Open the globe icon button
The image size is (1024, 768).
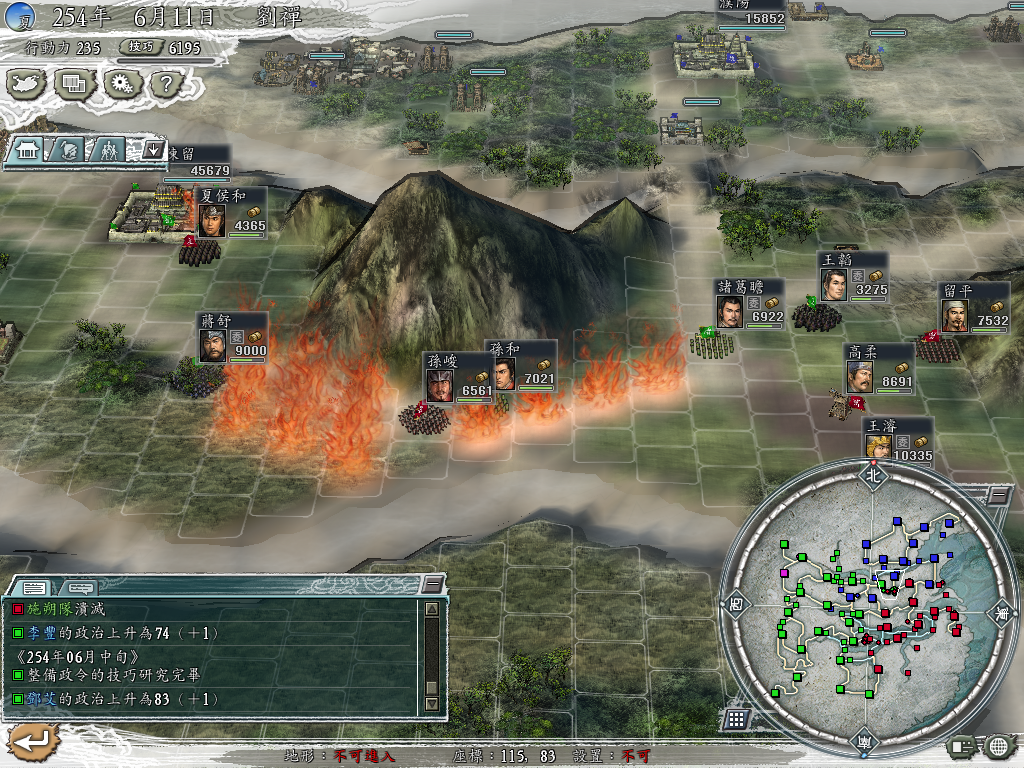coord(998,746)
